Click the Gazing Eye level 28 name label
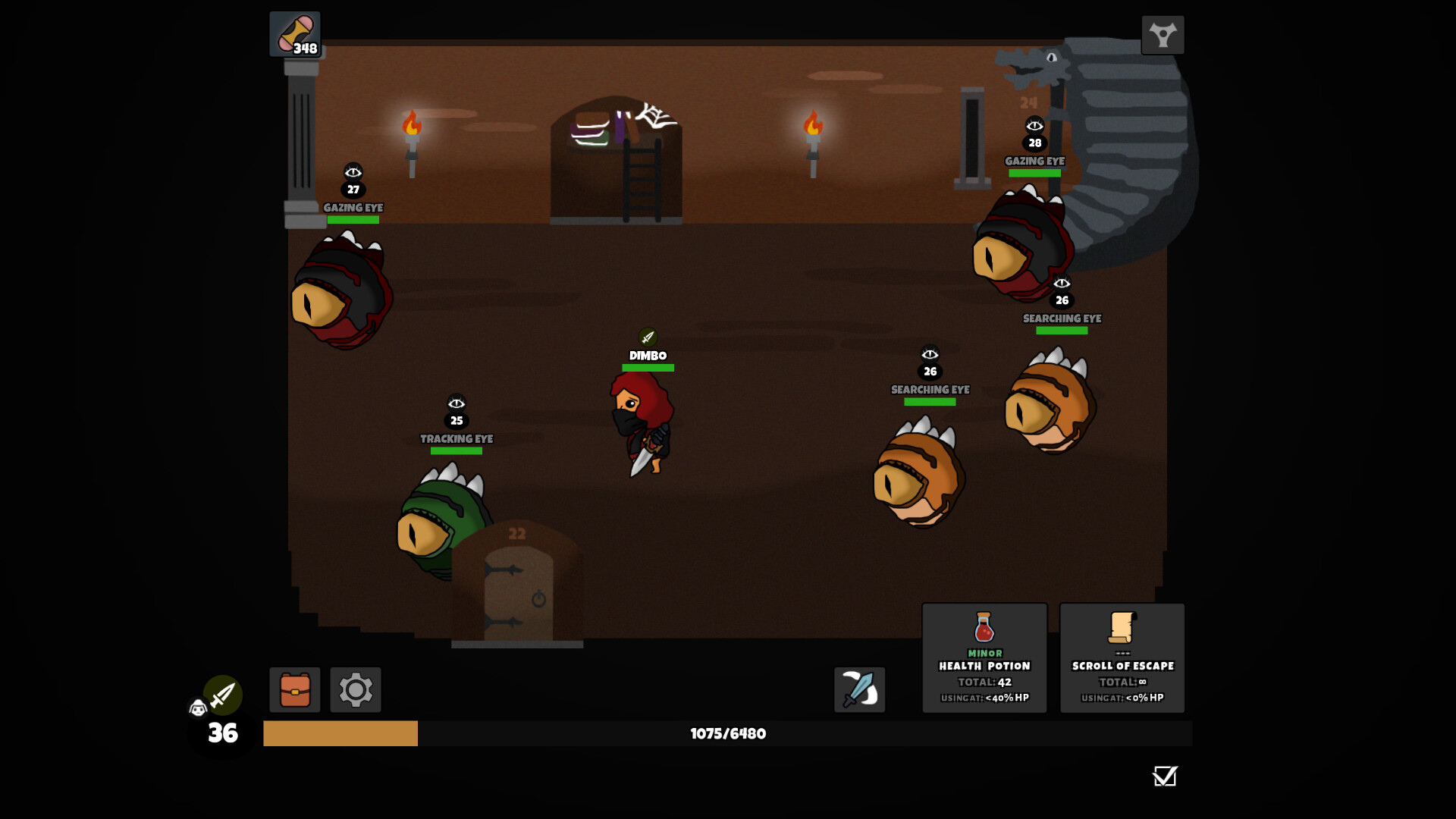Image resolution: width=1456 pixels, height=819 pixels. click(x=1034, y=161)
